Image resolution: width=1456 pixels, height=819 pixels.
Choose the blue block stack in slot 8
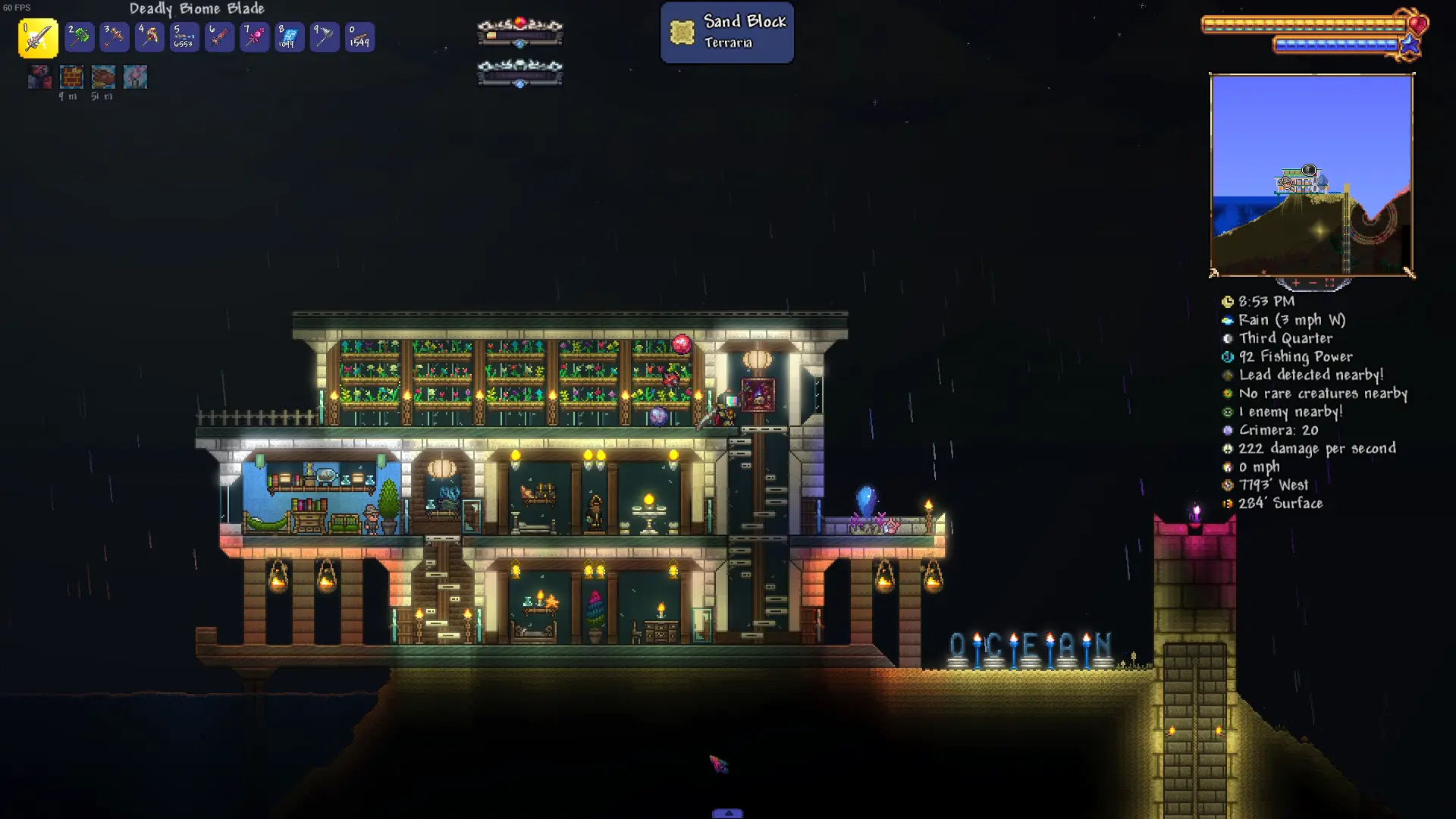pos(290,37)
